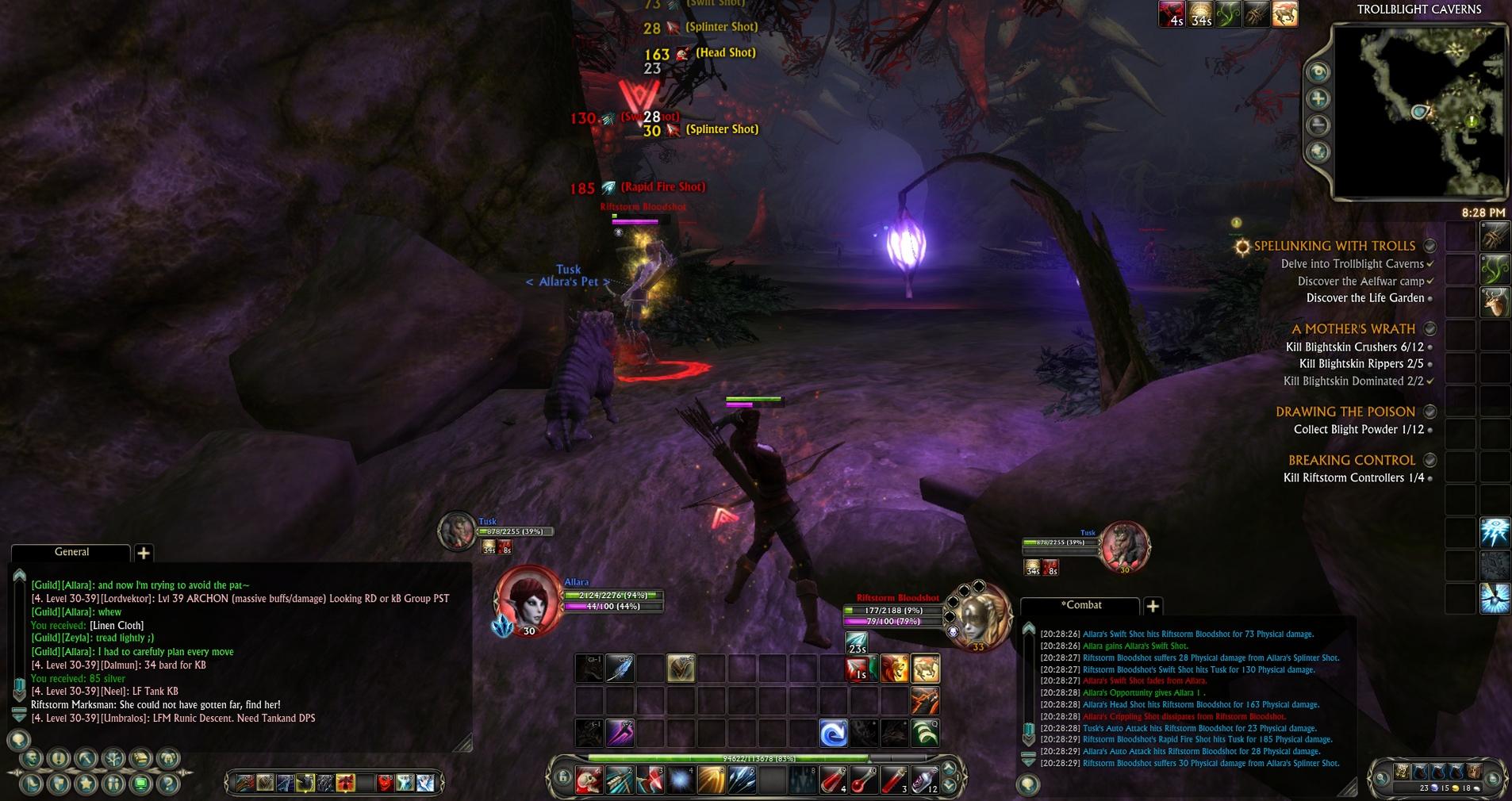Activate the roaring lion ability icon

click(894, 669)
